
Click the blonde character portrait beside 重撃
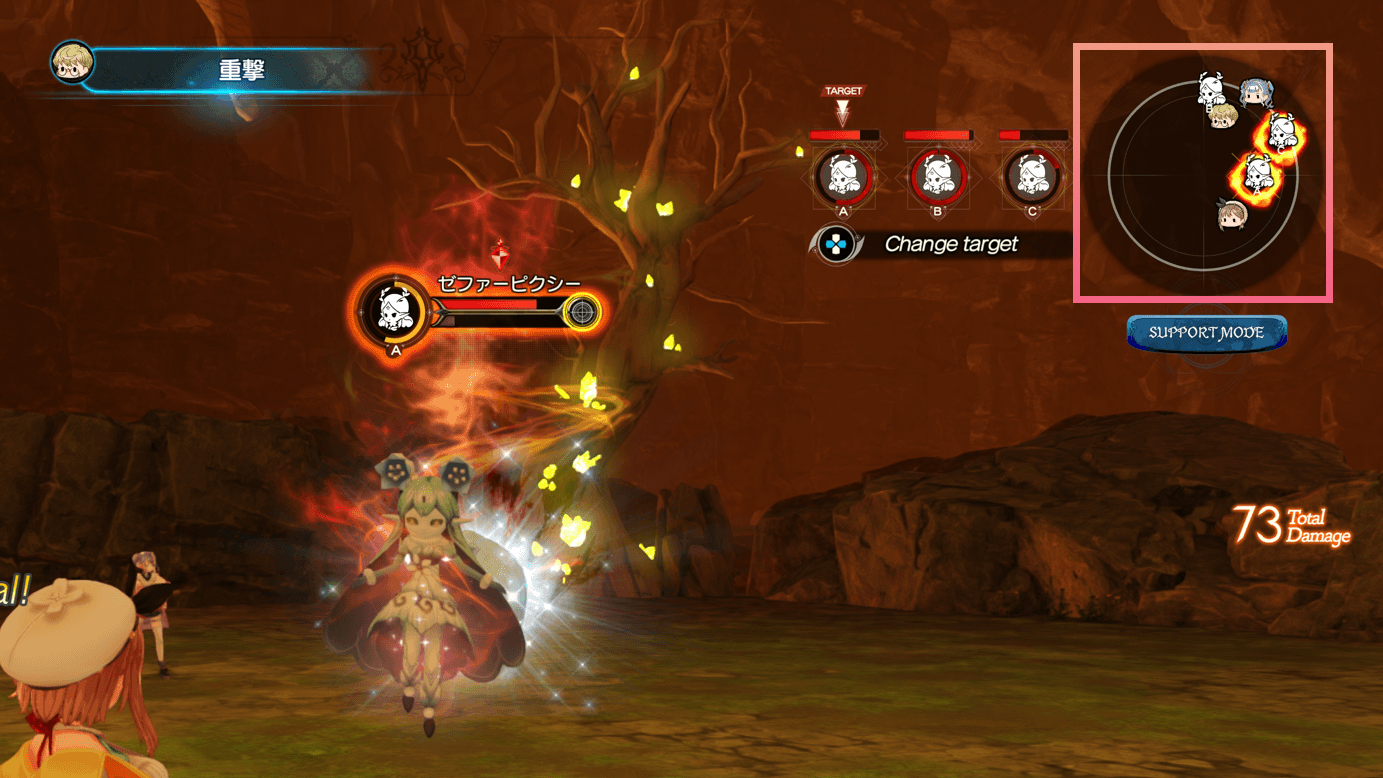tap(72, 64)
